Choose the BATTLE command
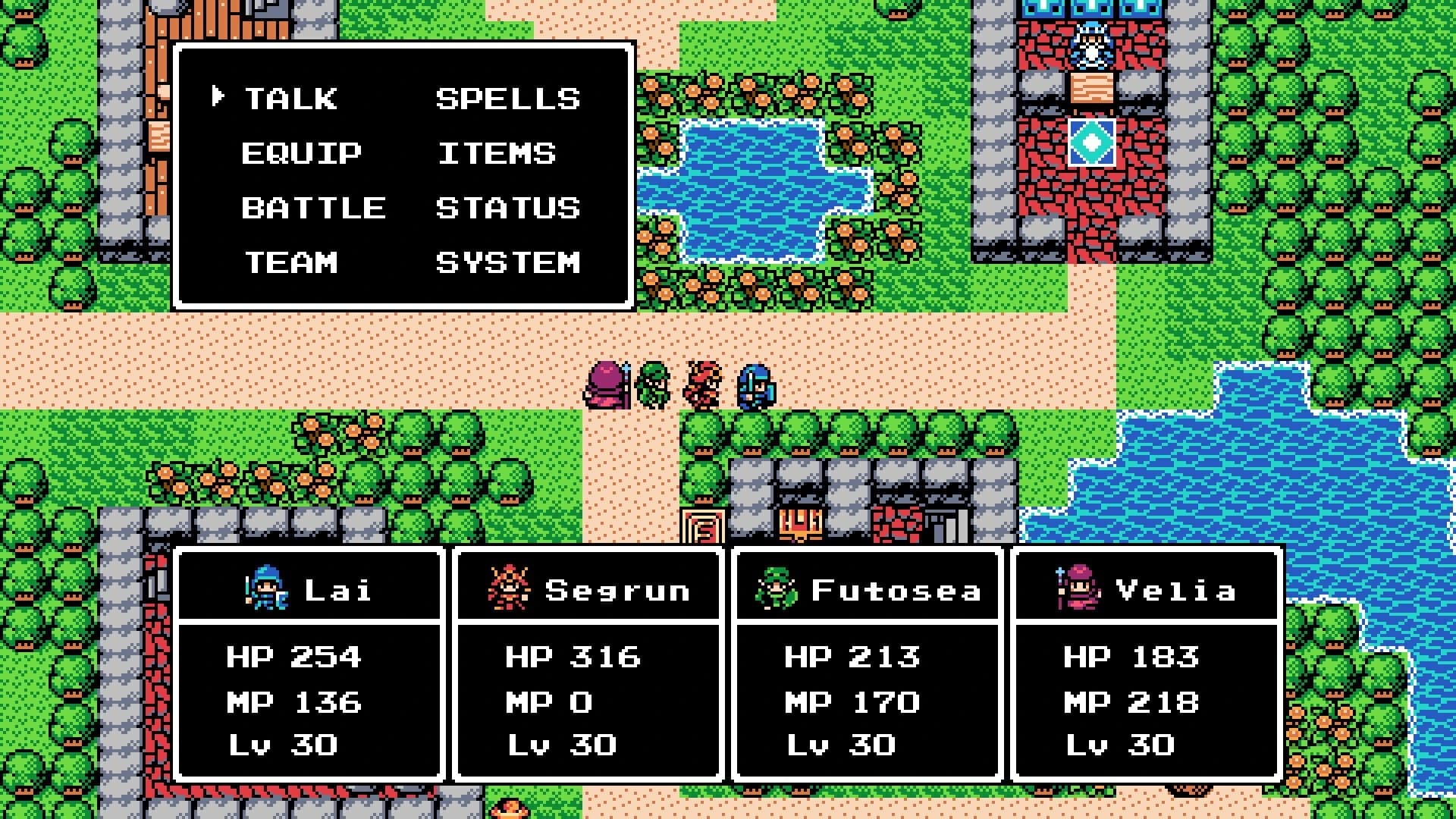Viewport: 1456px width, 819px height. point(313,208)
